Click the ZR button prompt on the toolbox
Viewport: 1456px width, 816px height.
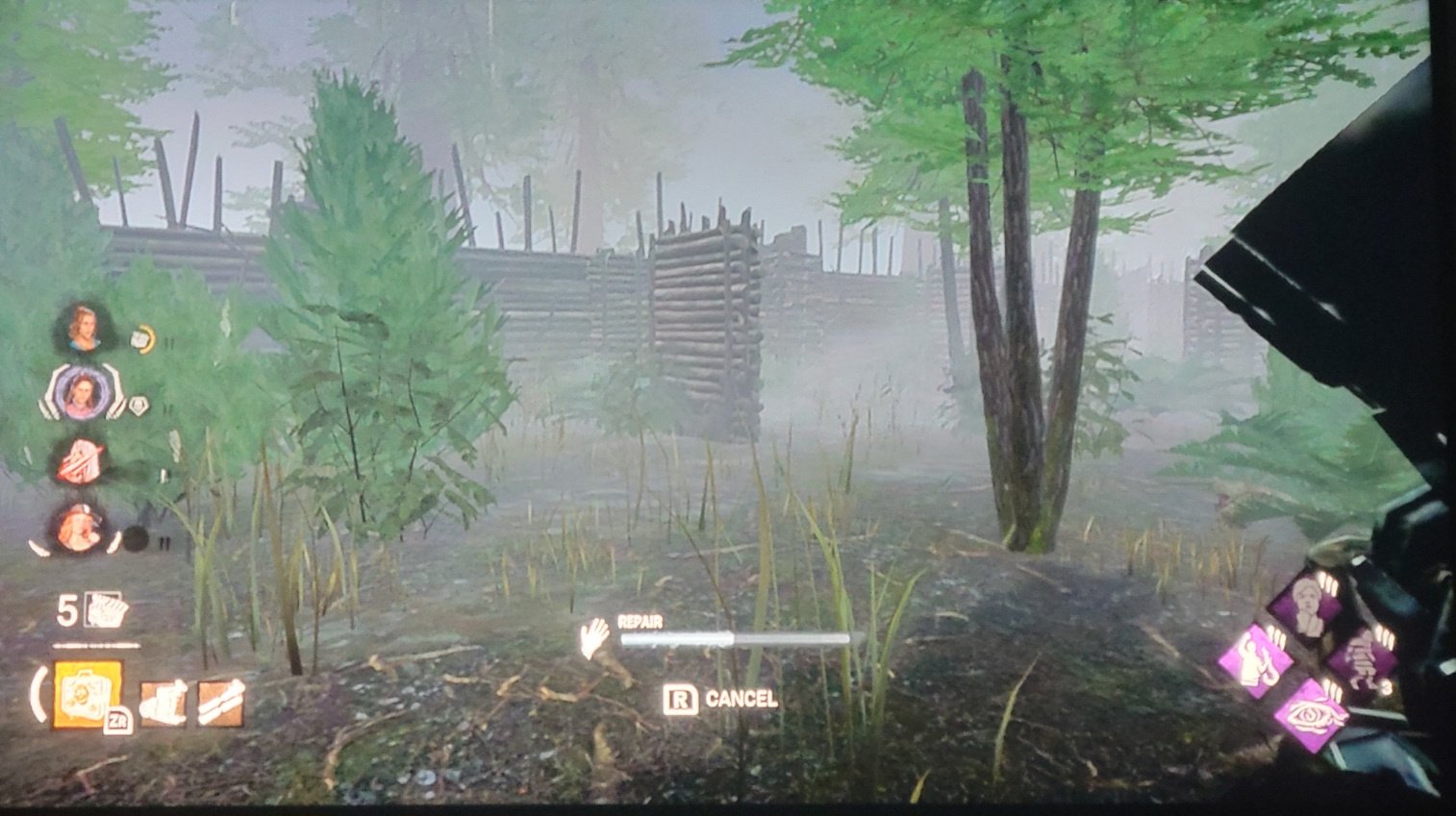tap(117, 719)
